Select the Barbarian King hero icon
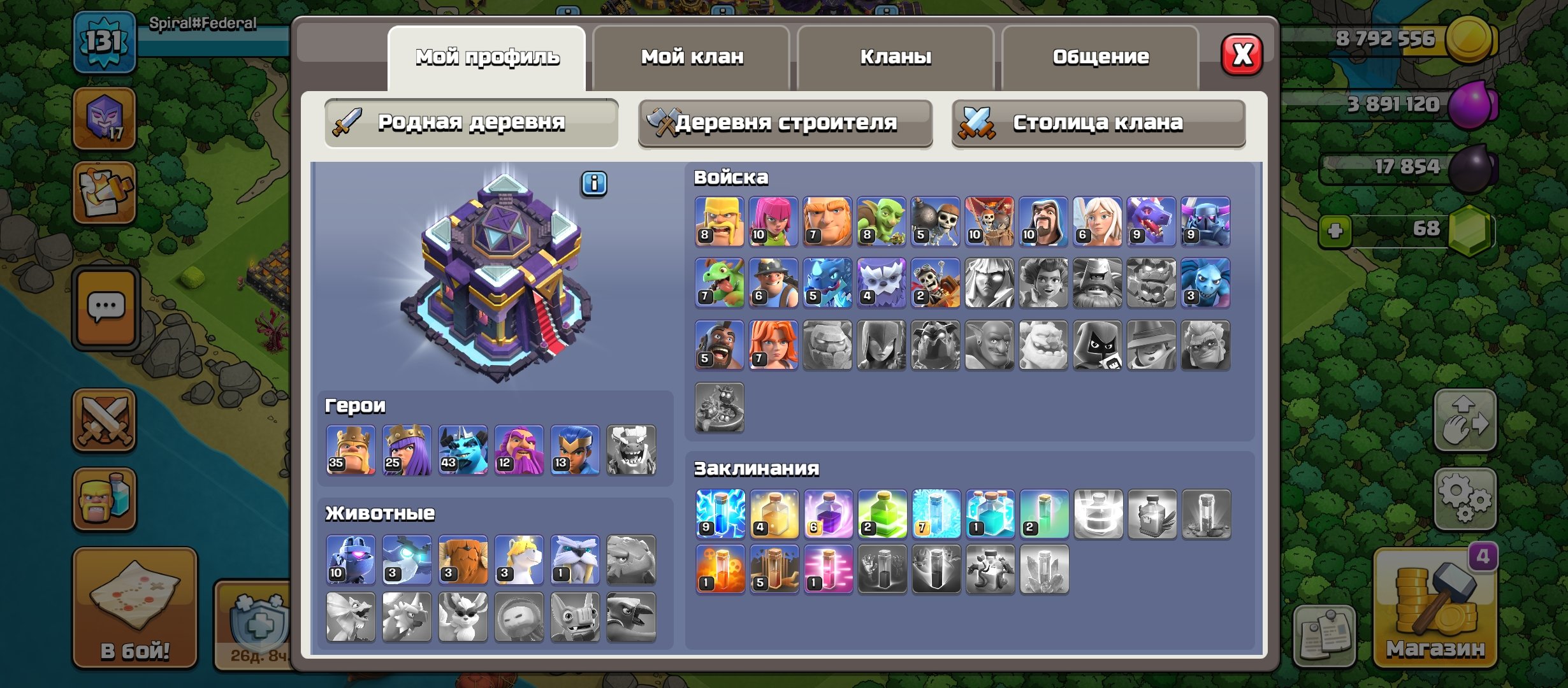Viewport: 1568px width, 688px height. point(351,450)
